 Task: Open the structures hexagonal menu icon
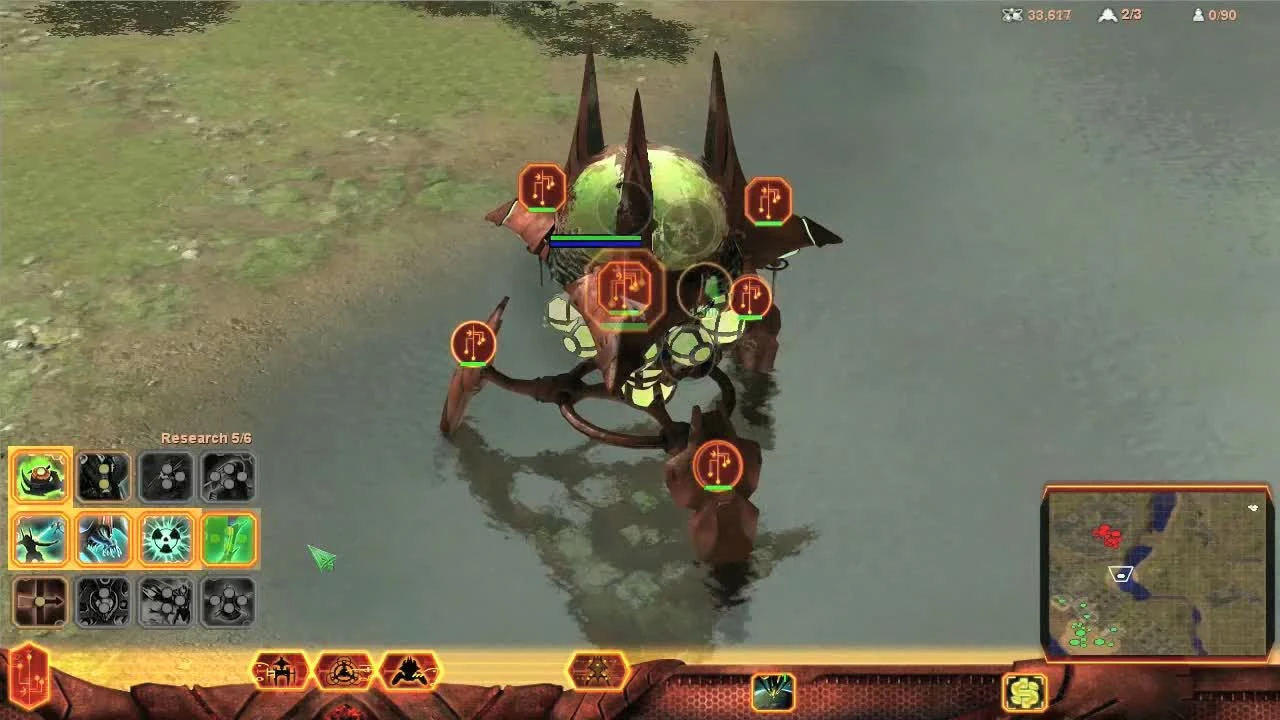[279, 672]
